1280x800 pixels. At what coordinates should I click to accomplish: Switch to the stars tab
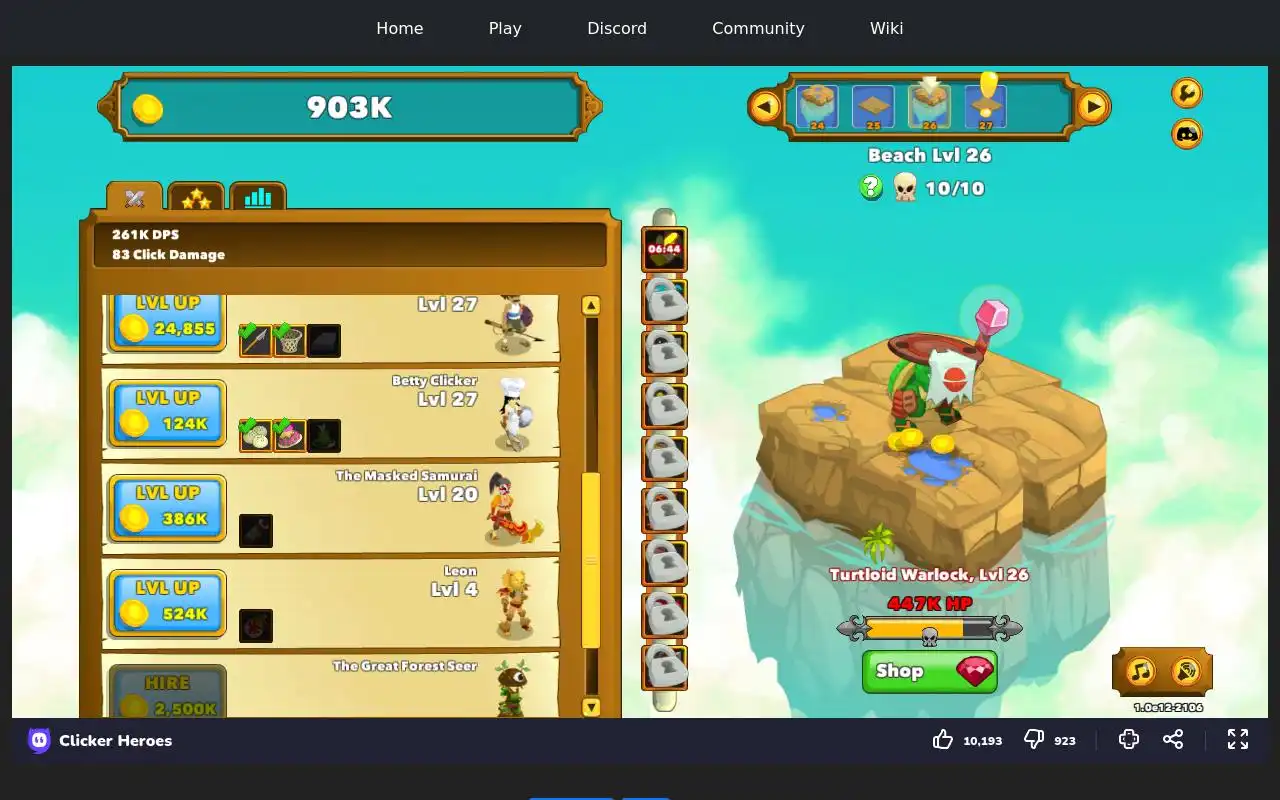click(196, 198)
